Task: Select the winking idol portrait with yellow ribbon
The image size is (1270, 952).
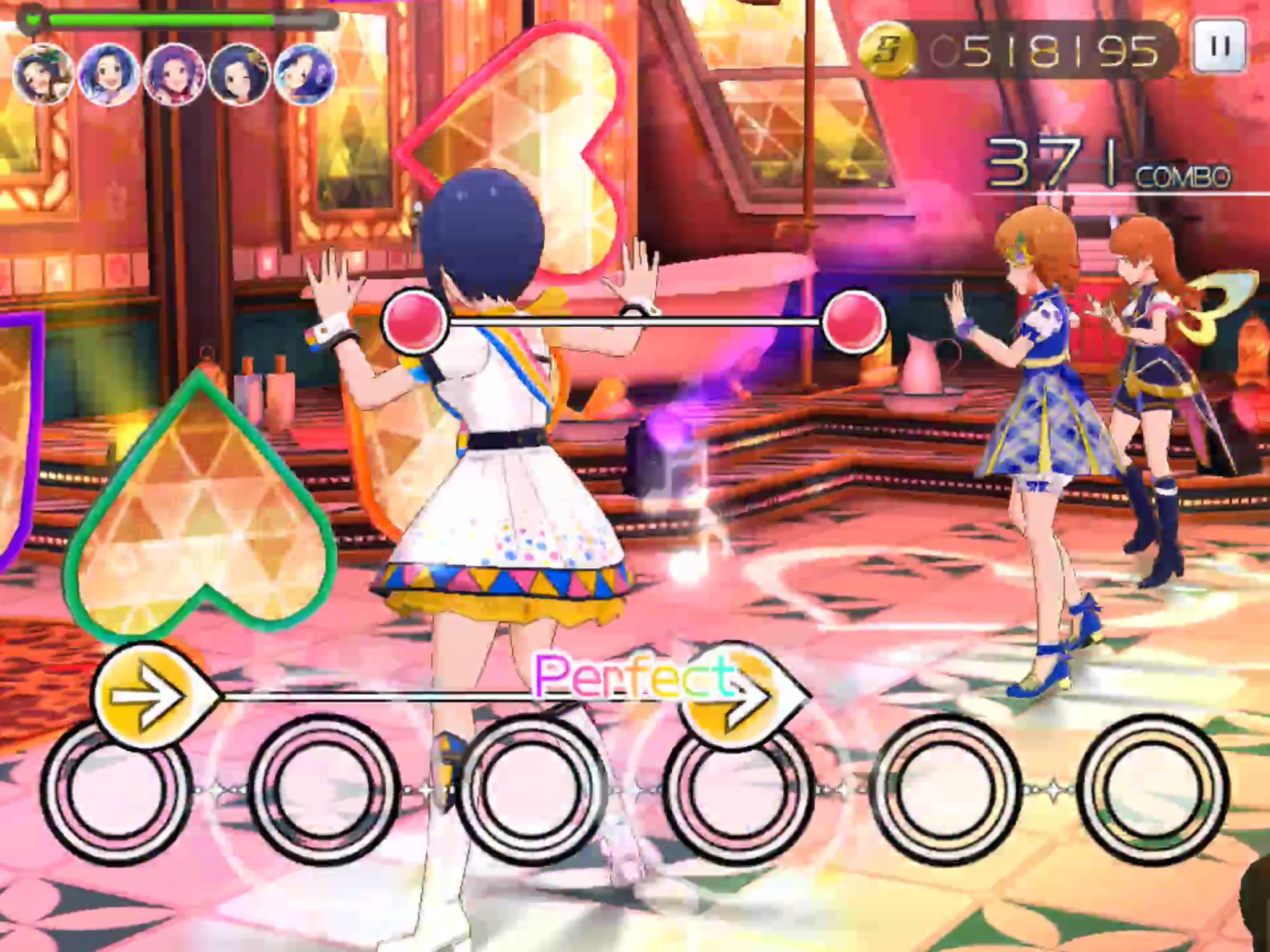Action: coord(239,75)
